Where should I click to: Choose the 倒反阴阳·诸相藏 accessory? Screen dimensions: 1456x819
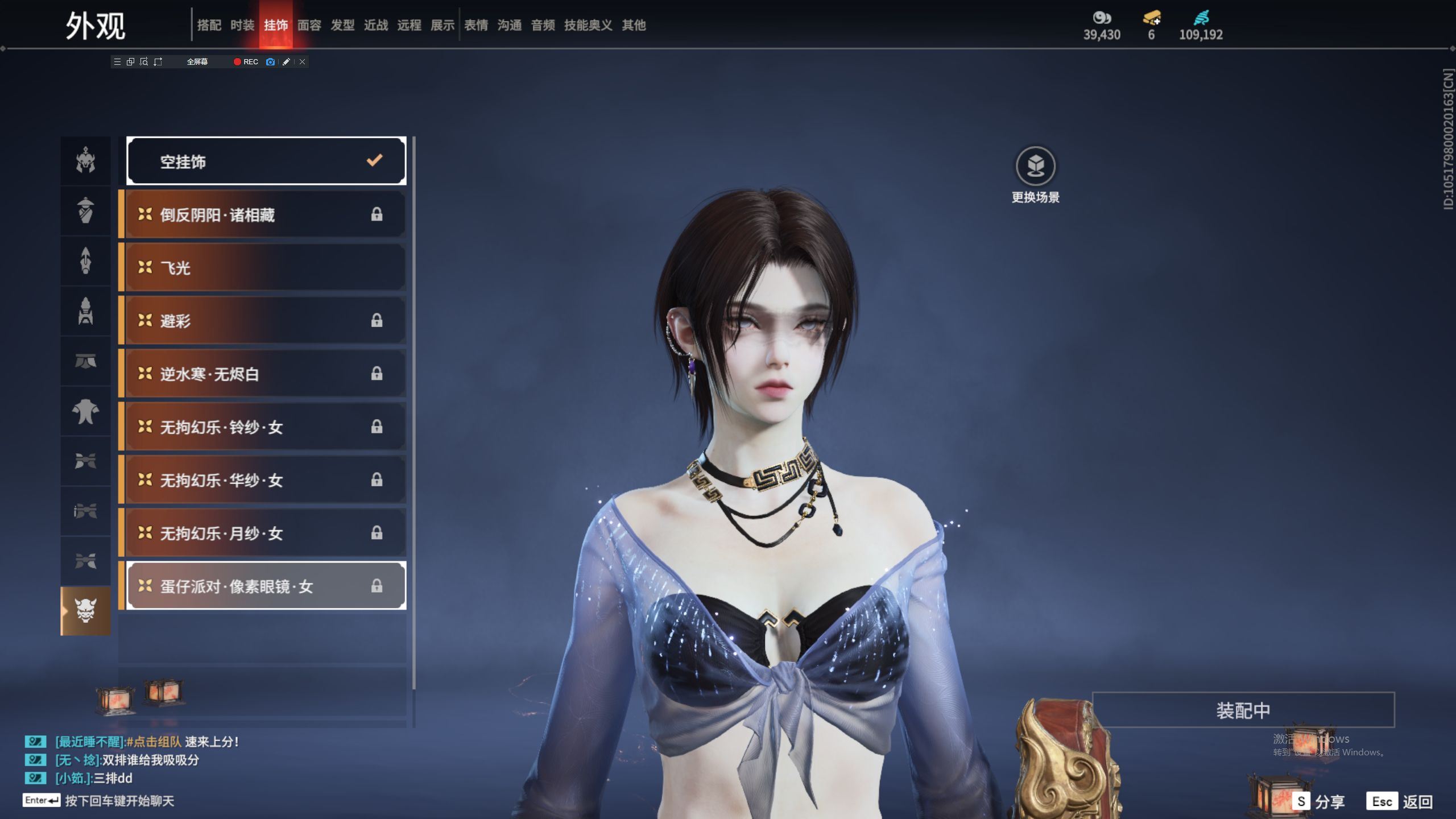[265, 214]
